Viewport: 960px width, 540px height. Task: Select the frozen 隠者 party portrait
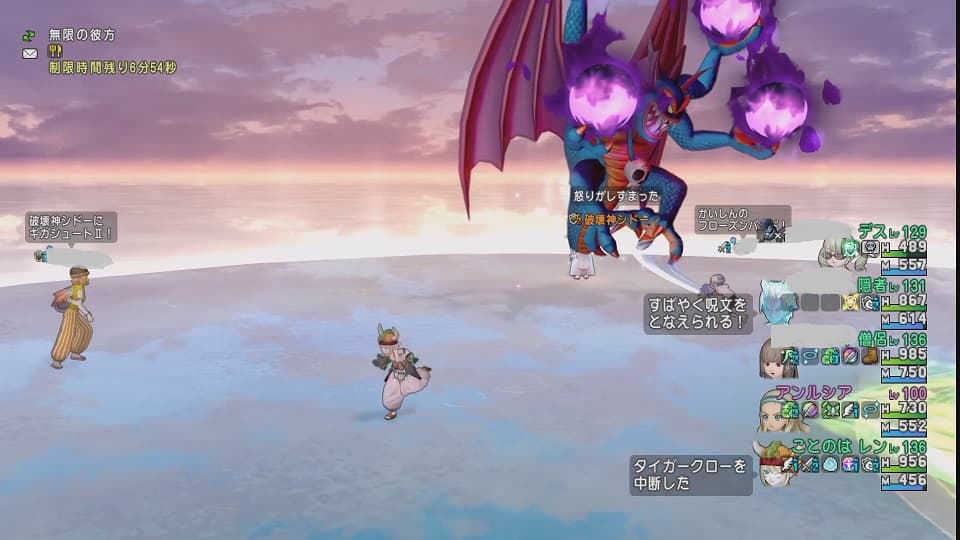pyautogui.click(x=777, y=300)
